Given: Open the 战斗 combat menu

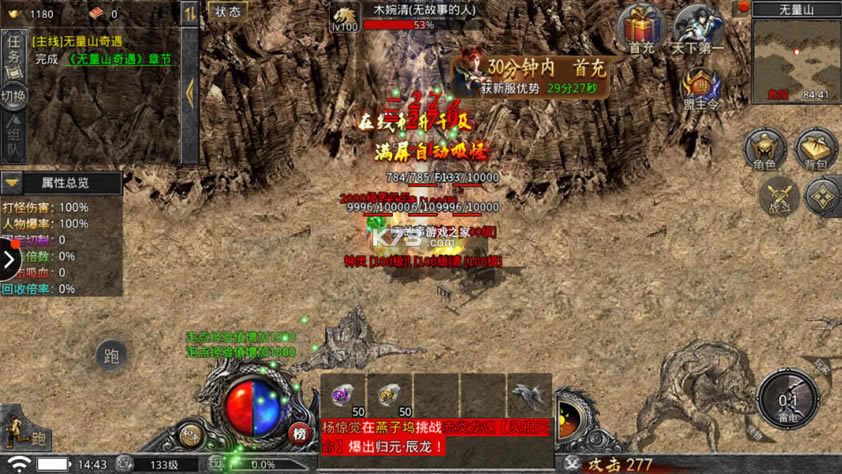Looking at the screenshot, I should coord(778,196).
